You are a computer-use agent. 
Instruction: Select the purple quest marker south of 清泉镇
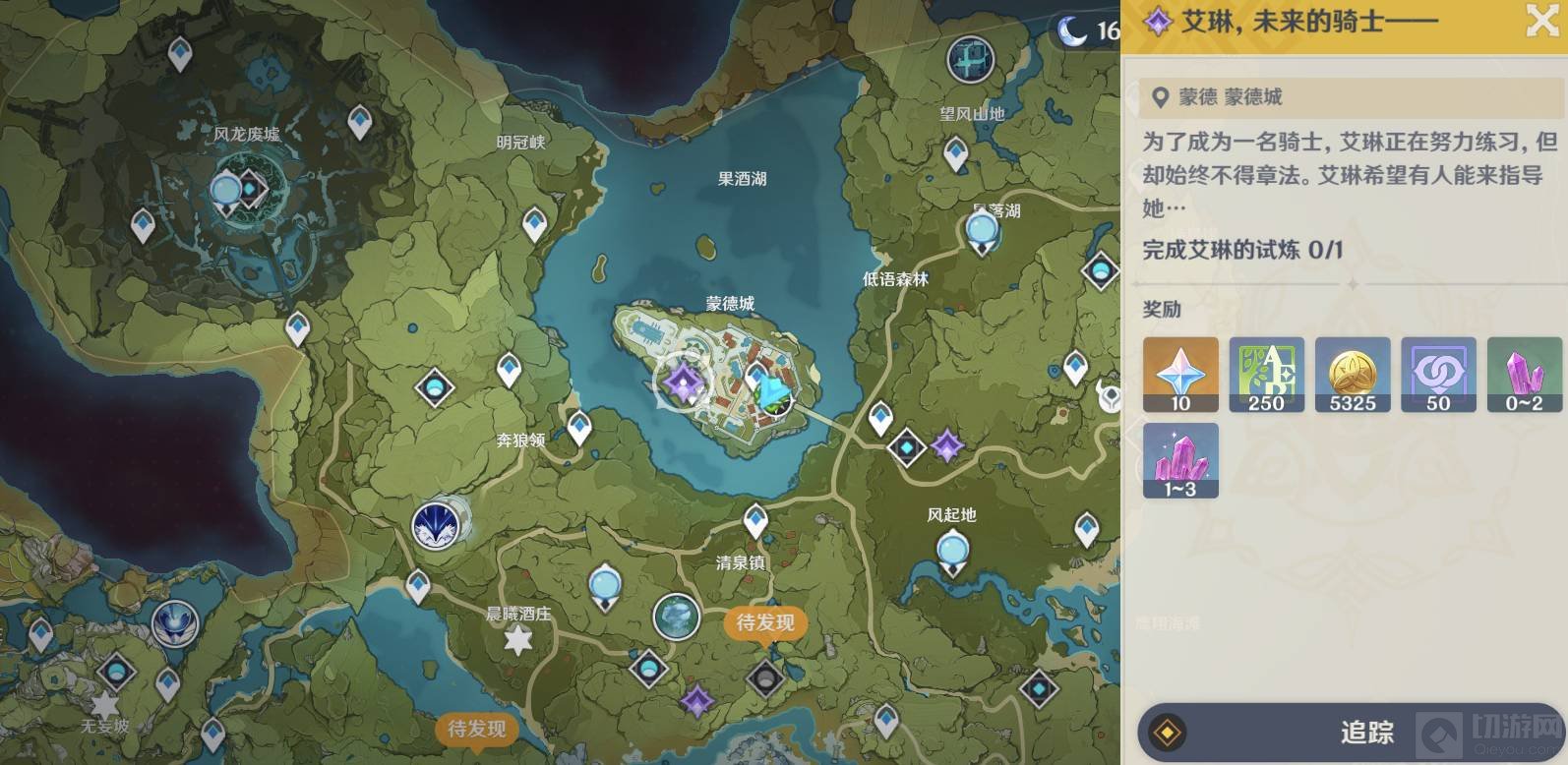[x=697, y=700]
